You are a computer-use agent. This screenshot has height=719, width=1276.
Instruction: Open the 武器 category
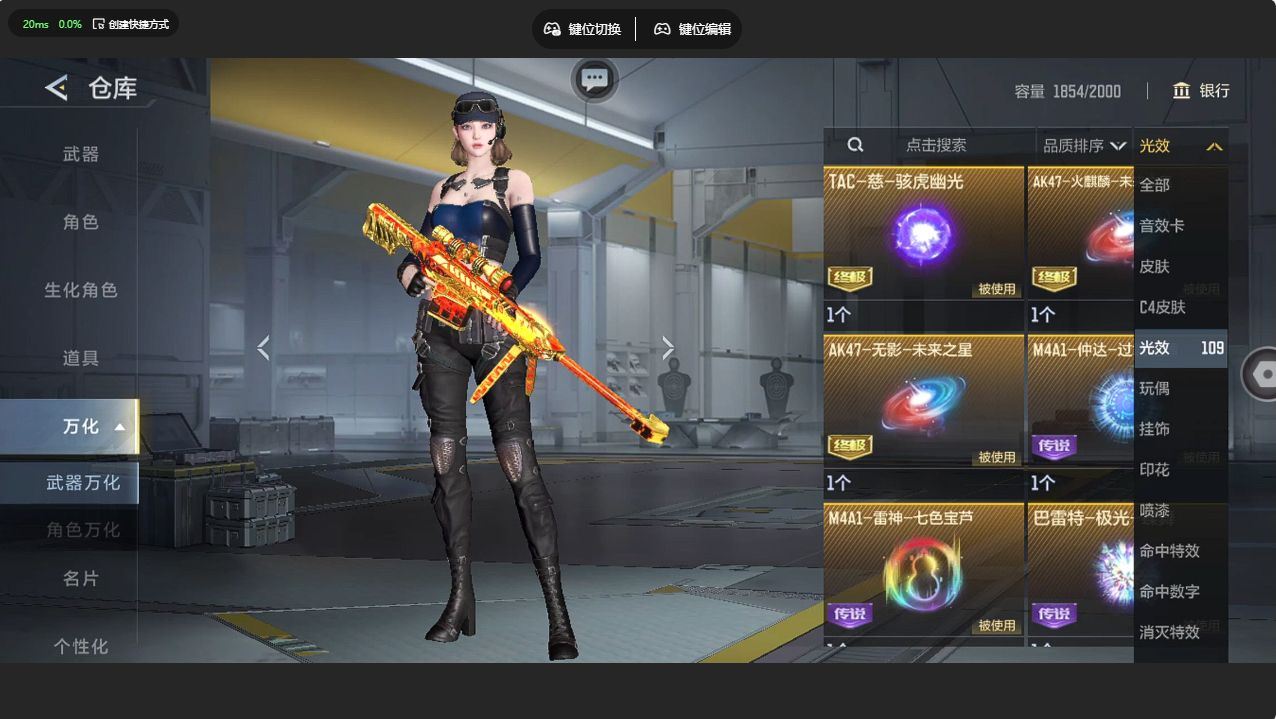pos(81,154)
